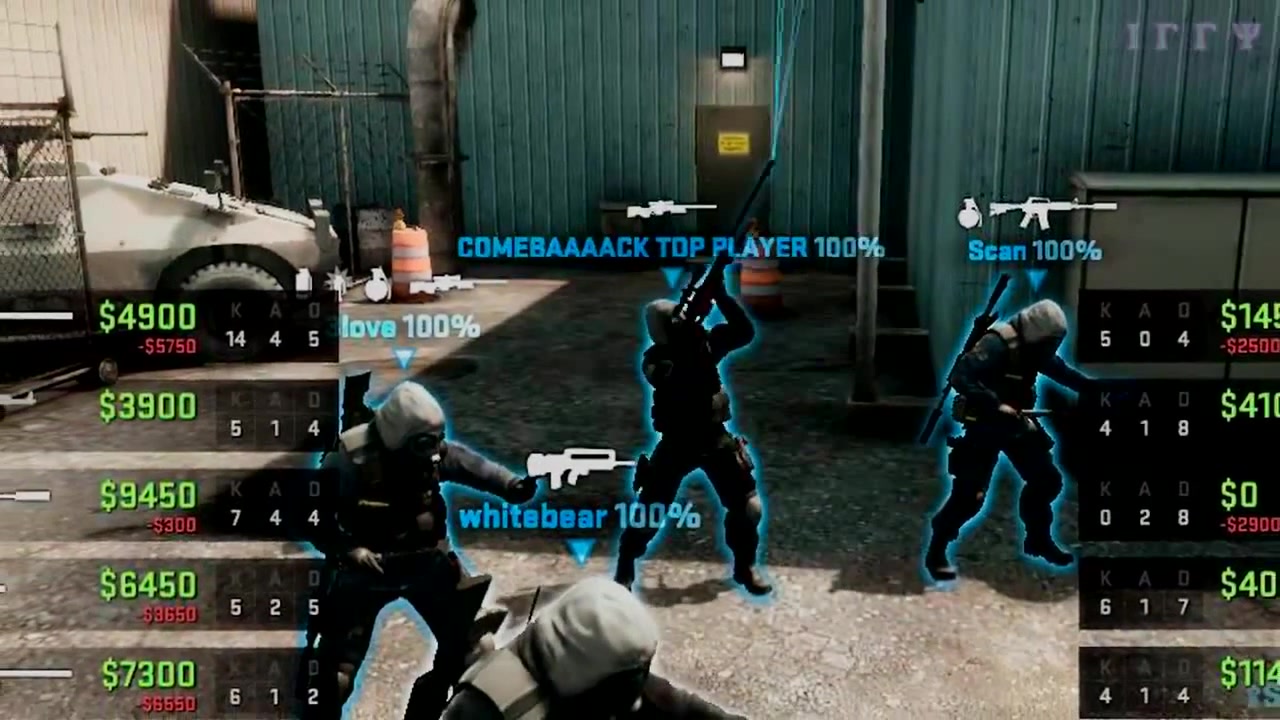Select the COMEBAAAACK TOP PLAYER name tag
The height and width of the screenshot is (720, 1280).
point(670,247)
